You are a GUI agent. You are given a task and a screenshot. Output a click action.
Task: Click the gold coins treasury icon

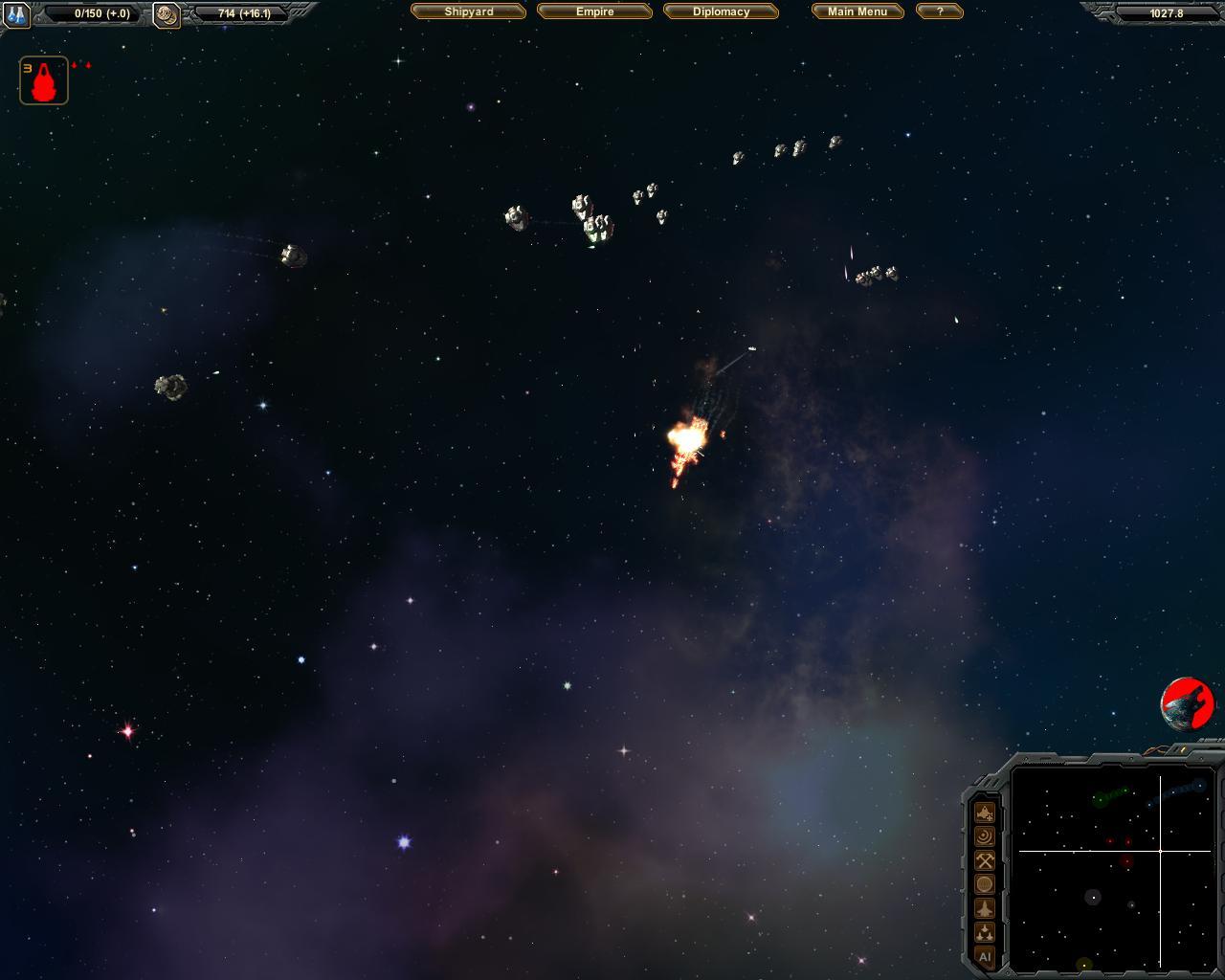click(x=167, y=14)
